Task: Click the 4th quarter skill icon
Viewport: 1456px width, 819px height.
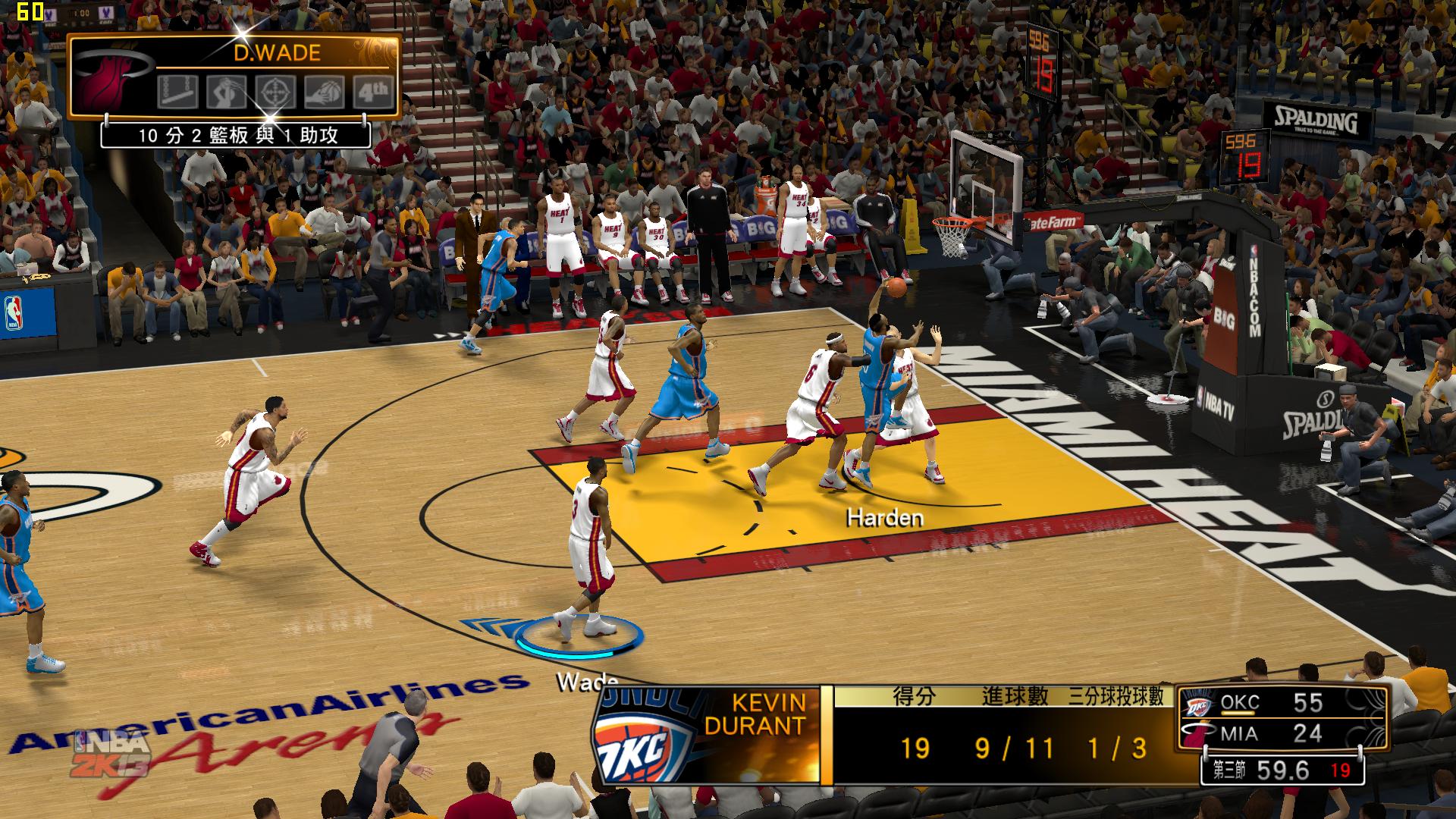Action: click(373, 92)
